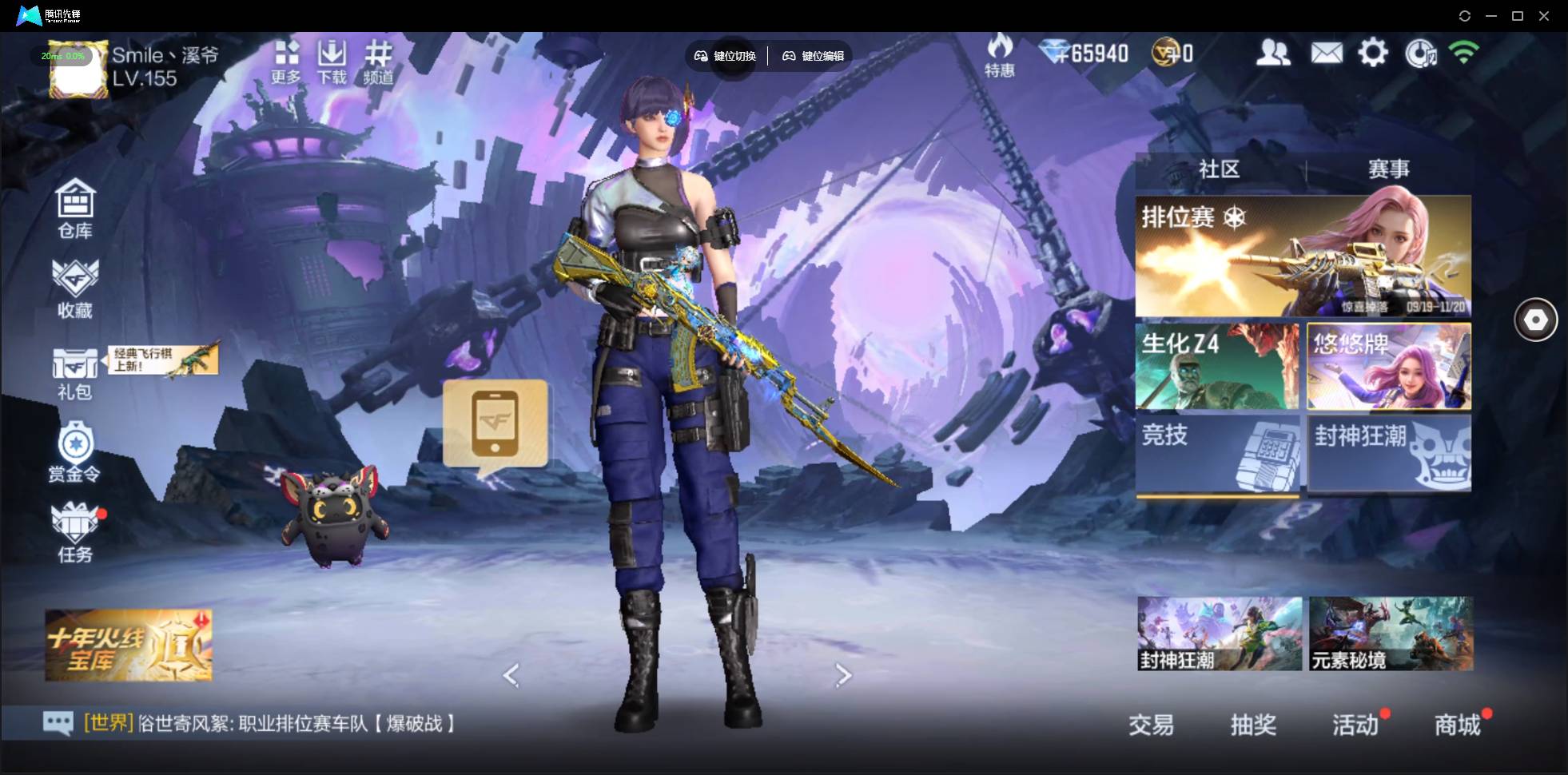Screen dimensions: 1568x775
Task: Open the friends list icon
Action: pyautogui.click(x=1274, y=51)
